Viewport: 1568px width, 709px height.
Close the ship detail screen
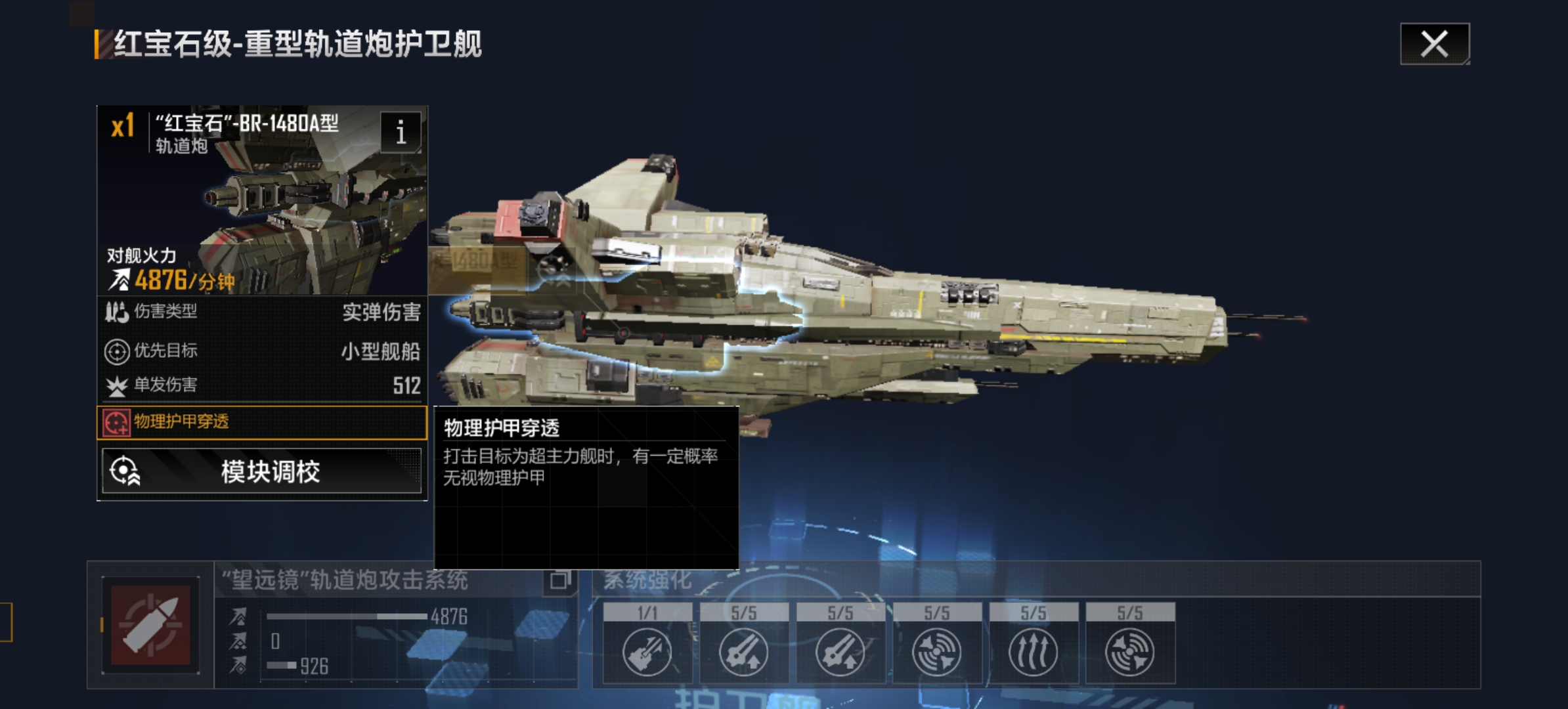1434,44
